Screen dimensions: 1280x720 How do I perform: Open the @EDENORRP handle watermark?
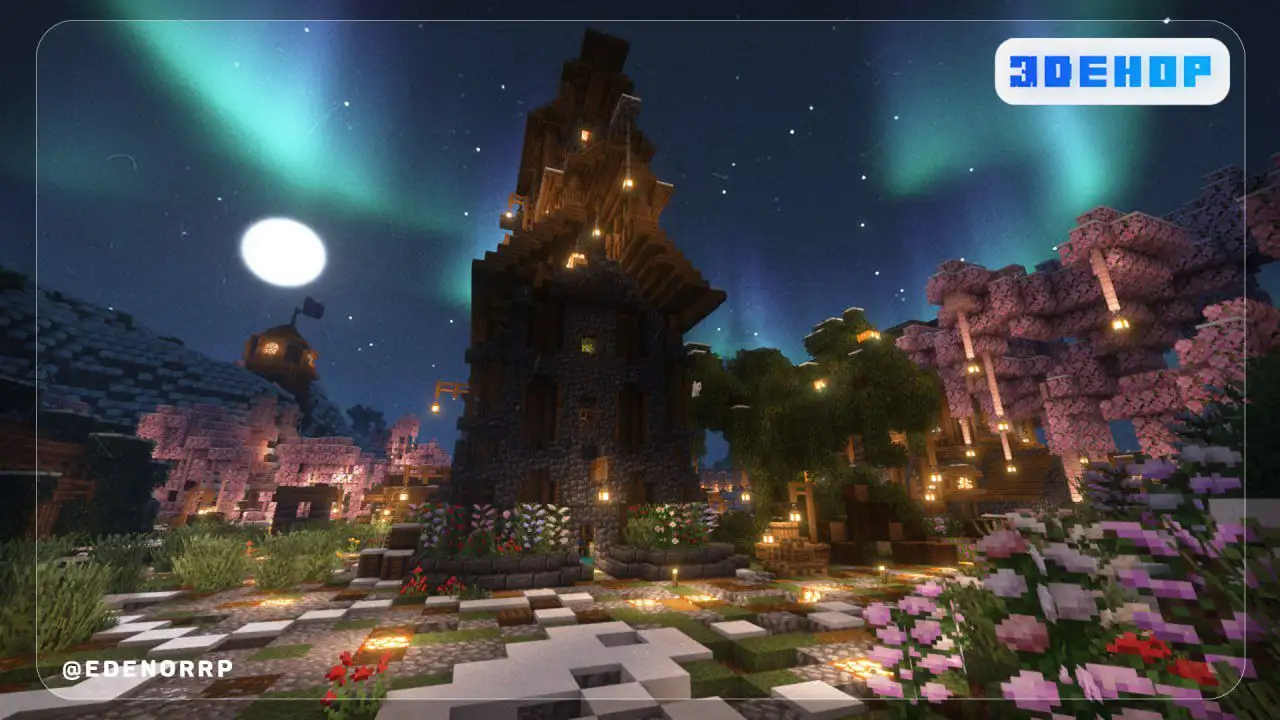click(x=147, y=669)
